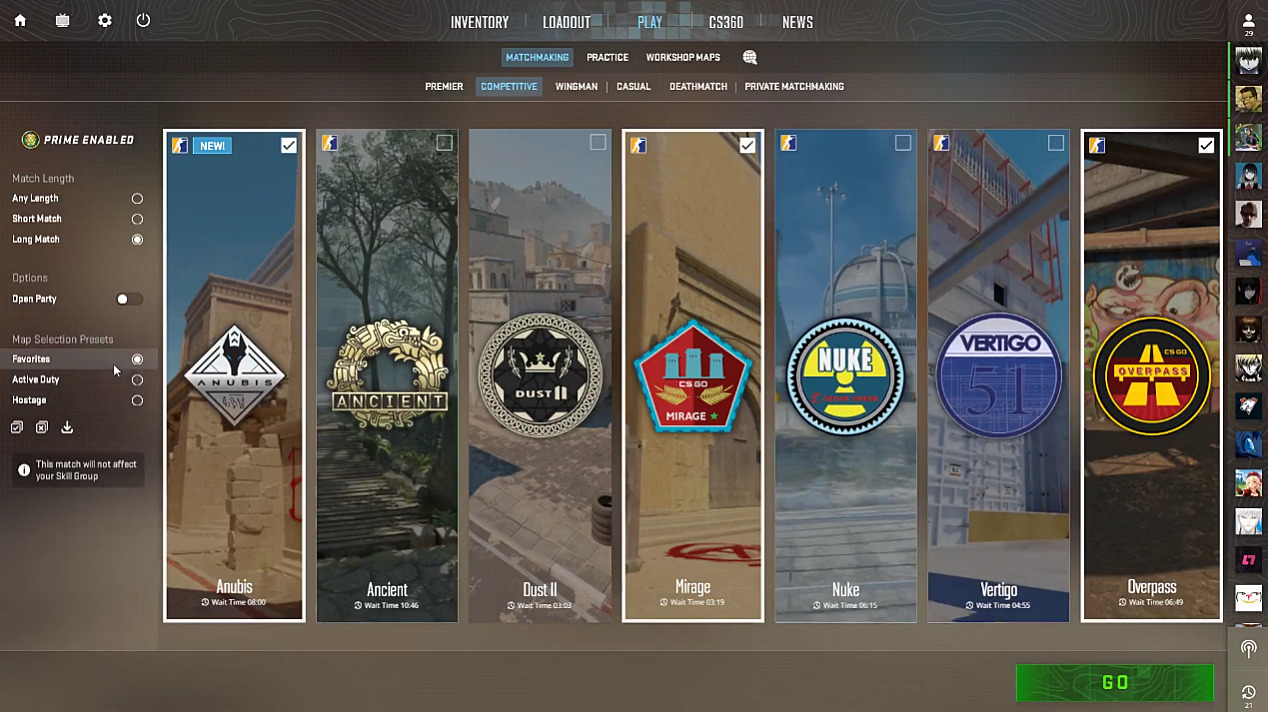Open the settings gear icon
This screenshot has width=1268, height=712.
pos(105,21)
